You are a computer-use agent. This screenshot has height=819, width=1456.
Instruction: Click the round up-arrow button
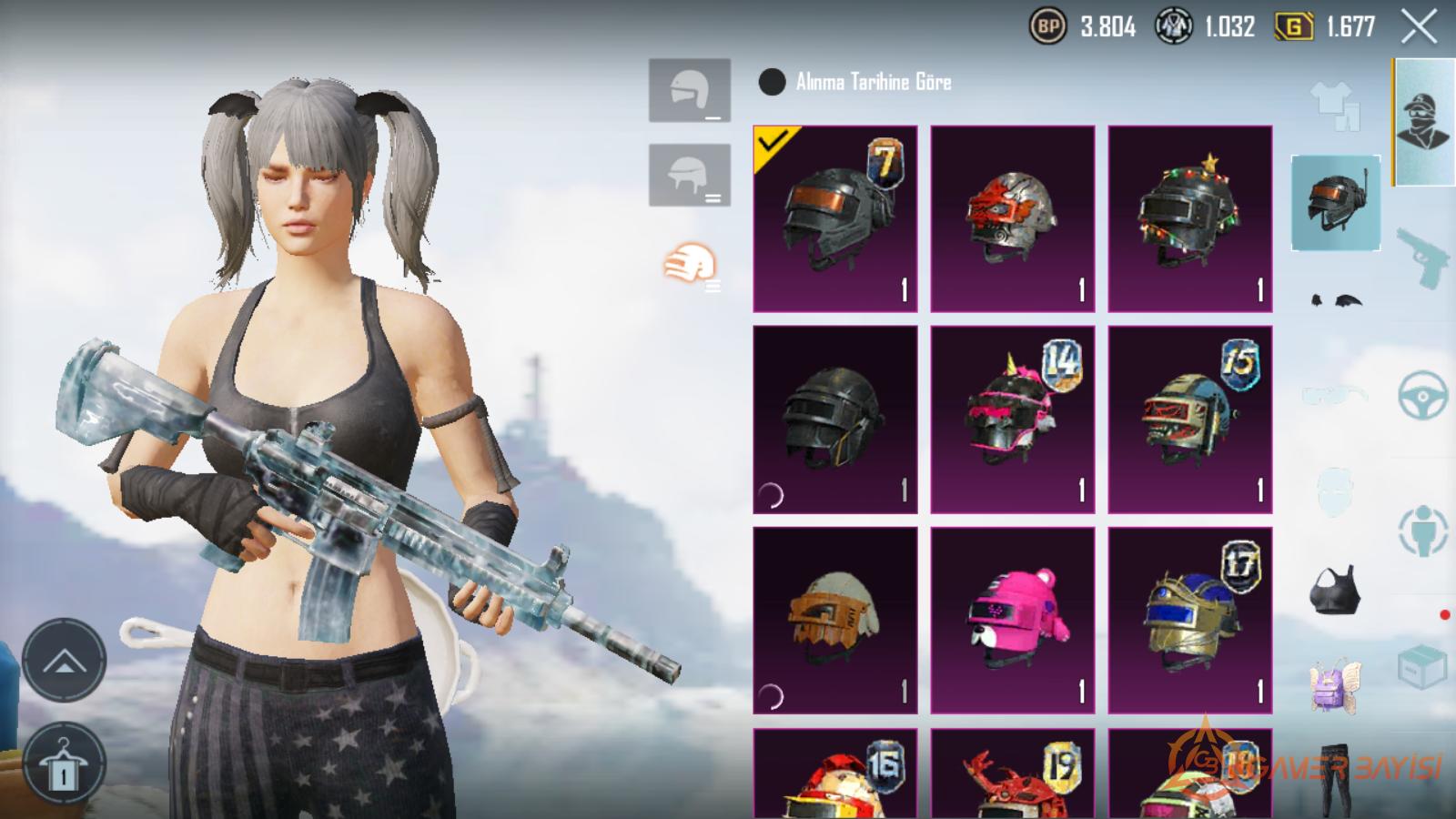pos(64,660)
